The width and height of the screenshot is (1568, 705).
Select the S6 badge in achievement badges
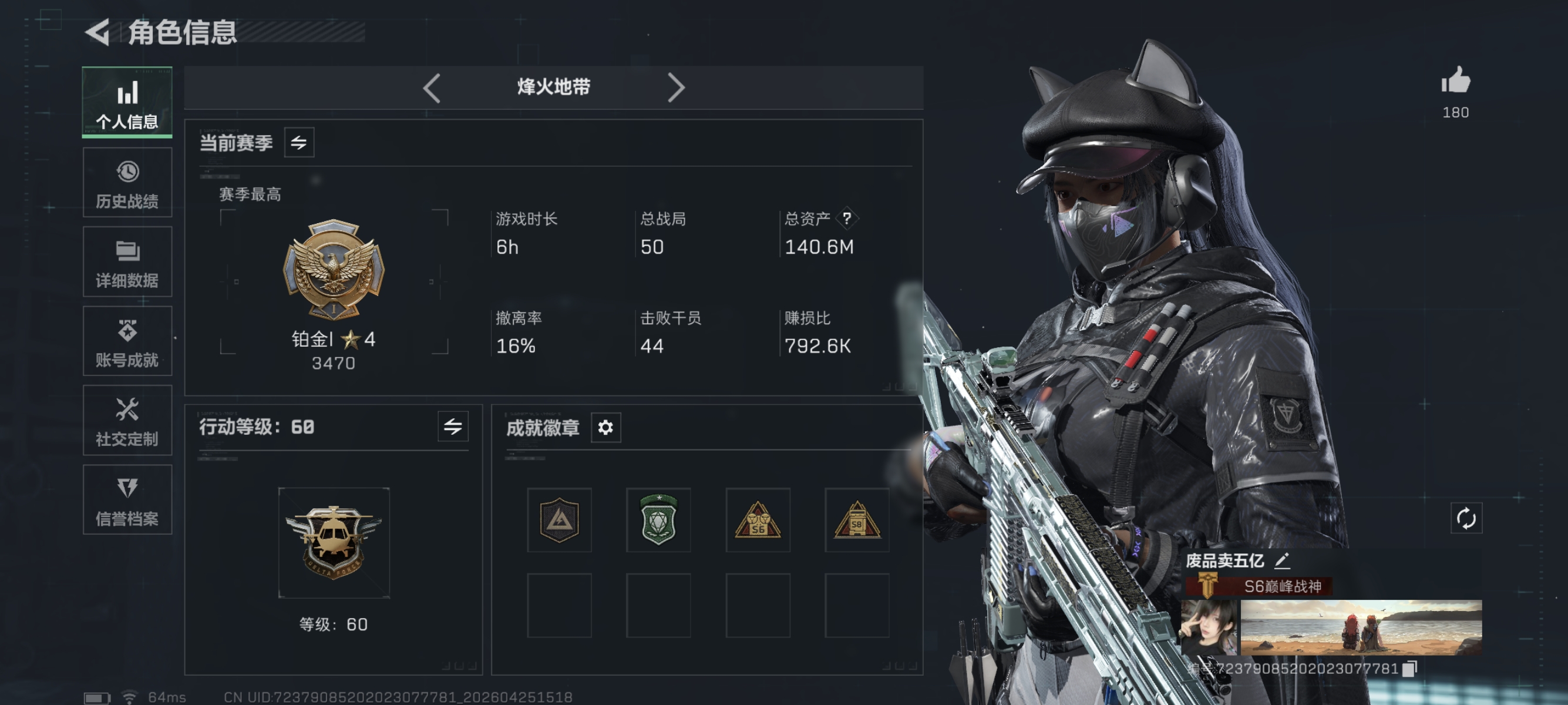[x=758, y=521]
